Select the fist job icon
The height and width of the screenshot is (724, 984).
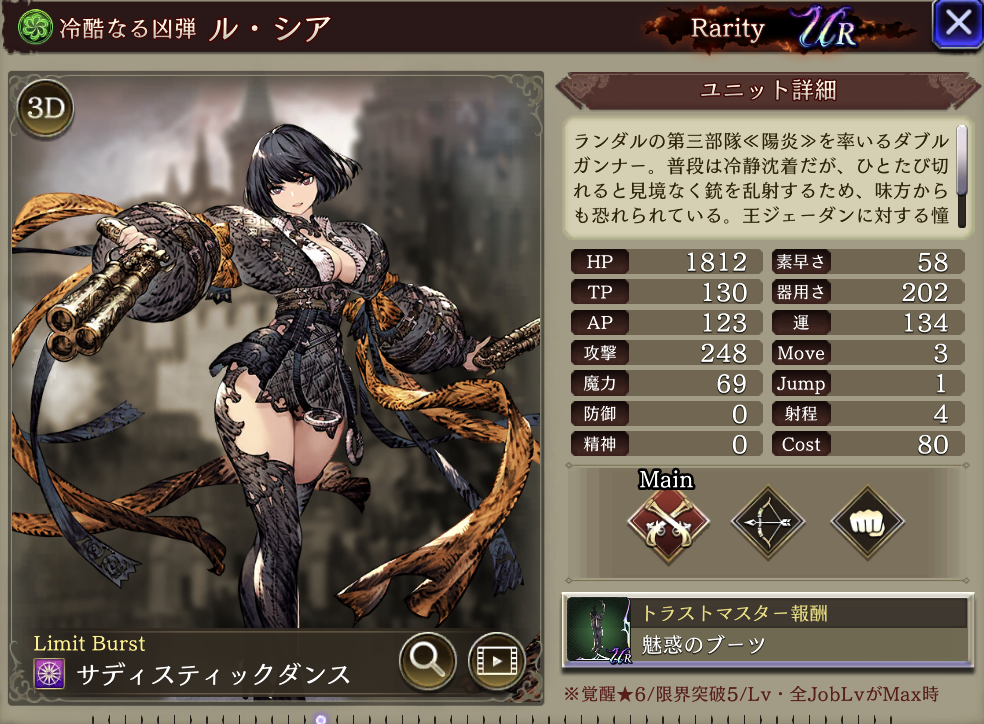(x=867, y=522)
